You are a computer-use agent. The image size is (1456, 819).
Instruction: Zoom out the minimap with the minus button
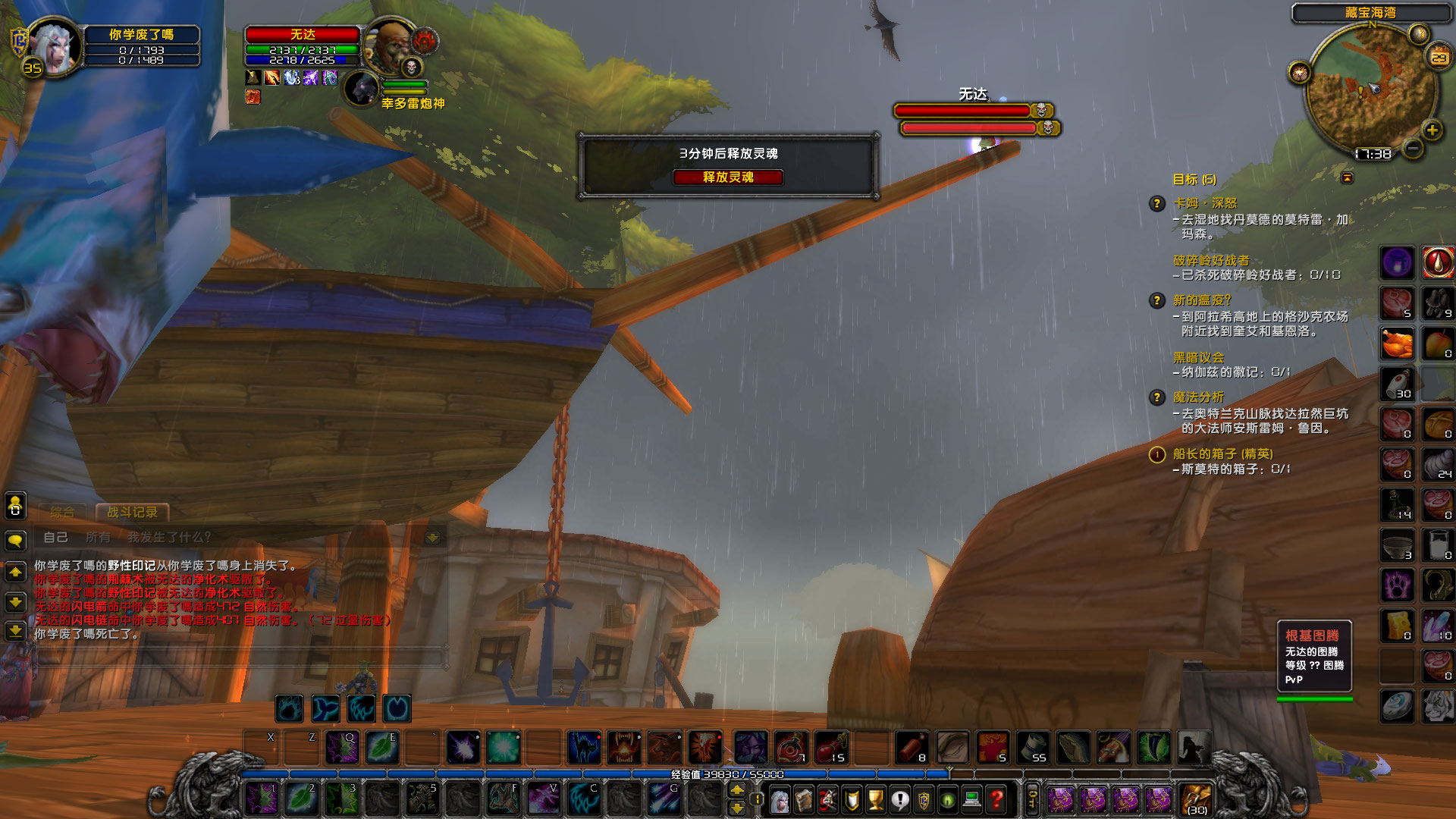click(x=1412, y=149)
